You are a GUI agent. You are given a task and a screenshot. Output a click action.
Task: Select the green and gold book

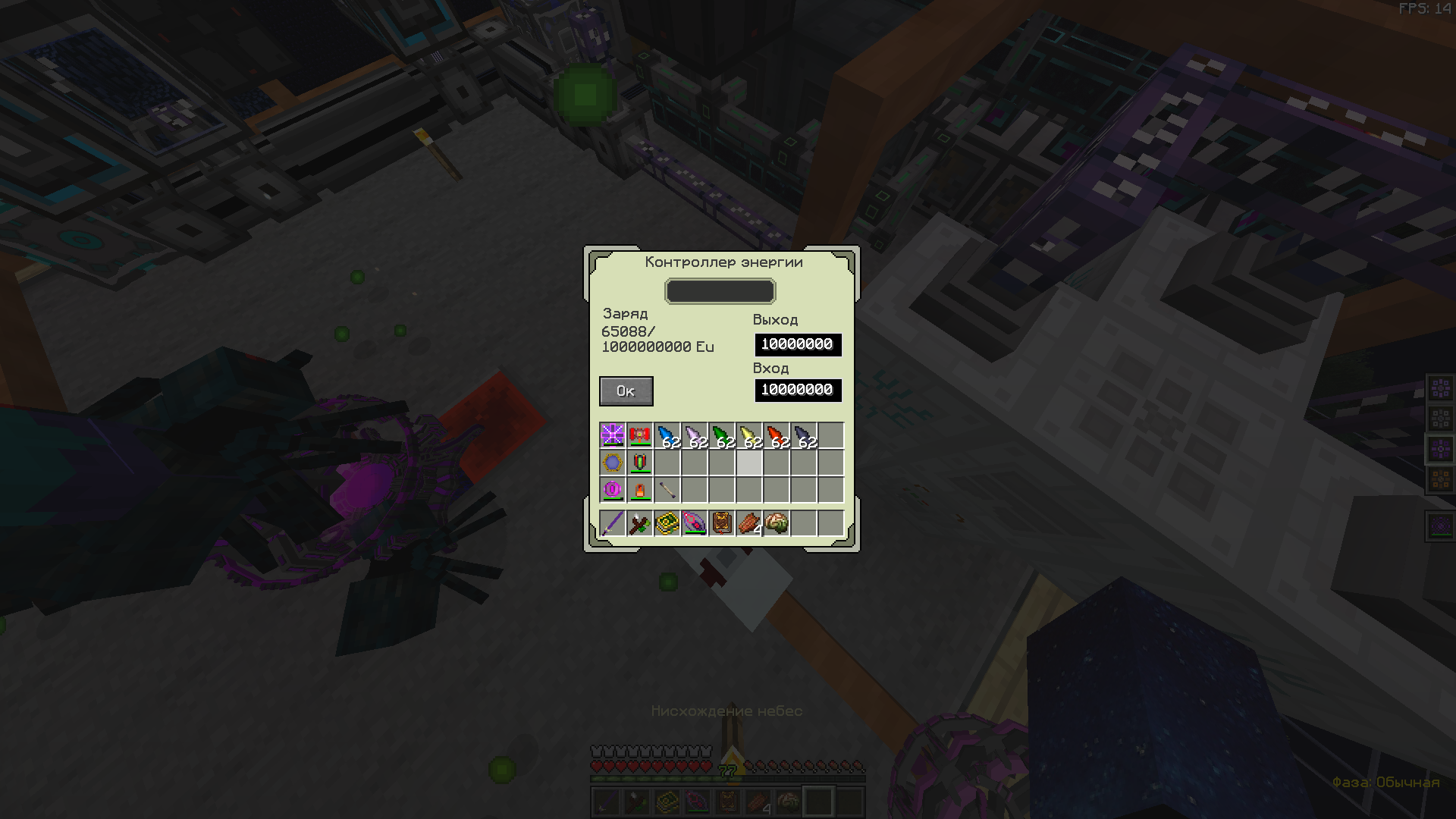tap(667, 523)
